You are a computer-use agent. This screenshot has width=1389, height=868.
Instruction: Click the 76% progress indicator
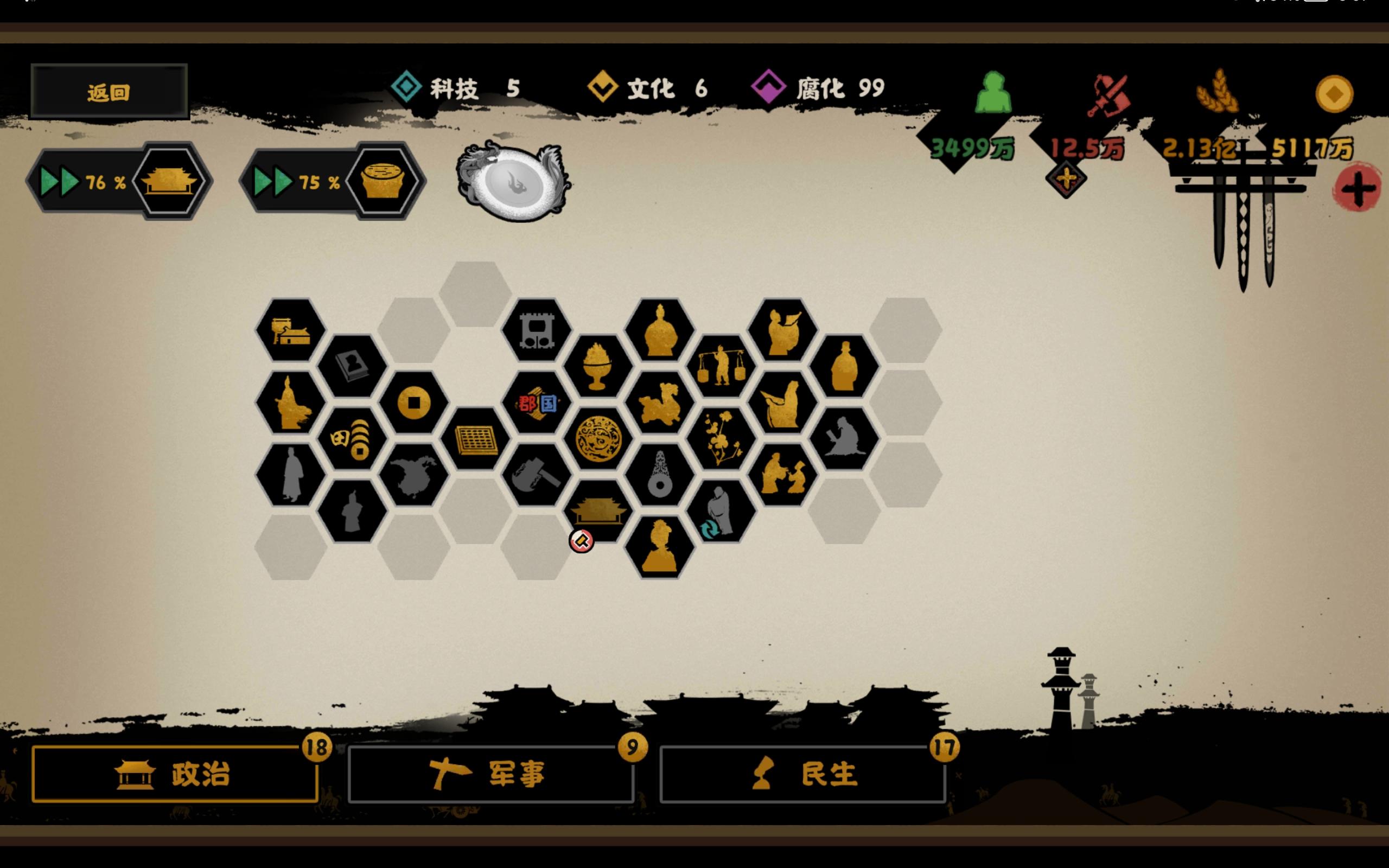(x=99, y=183)
